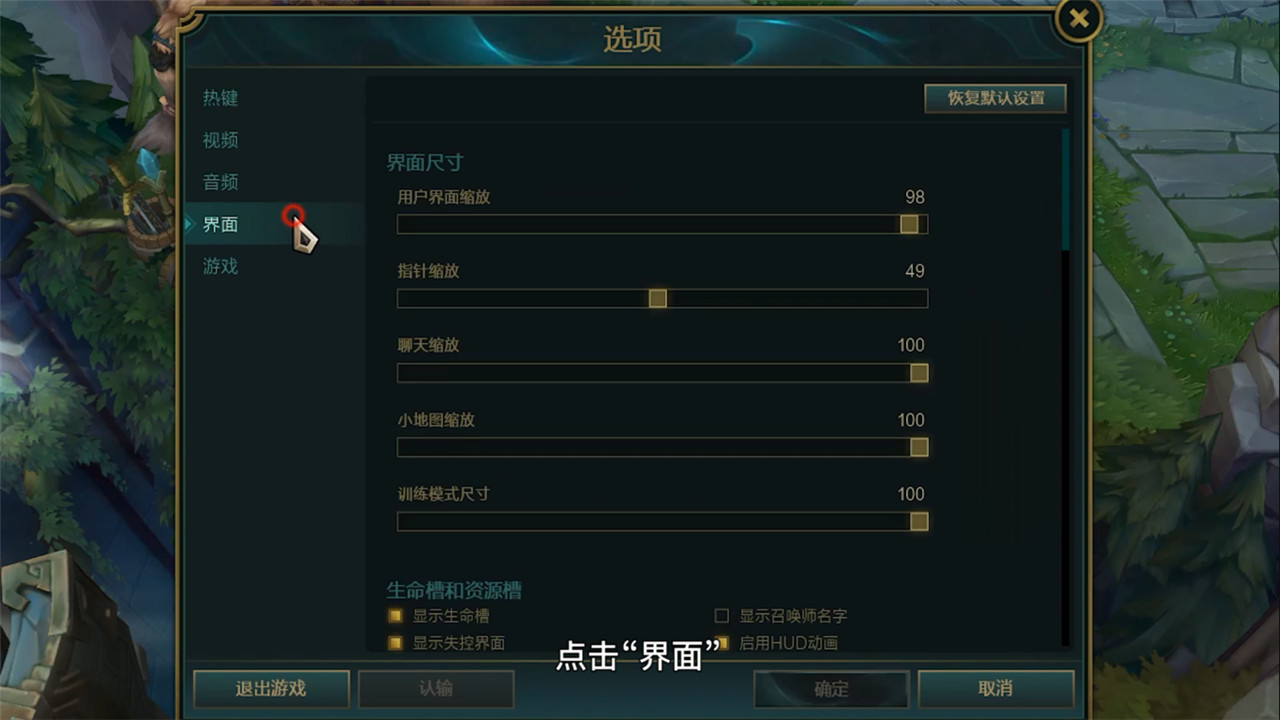Close the 选项 dialog with the X
Viewport: 1280px width, 720px height.
[x=1076, y=20]
